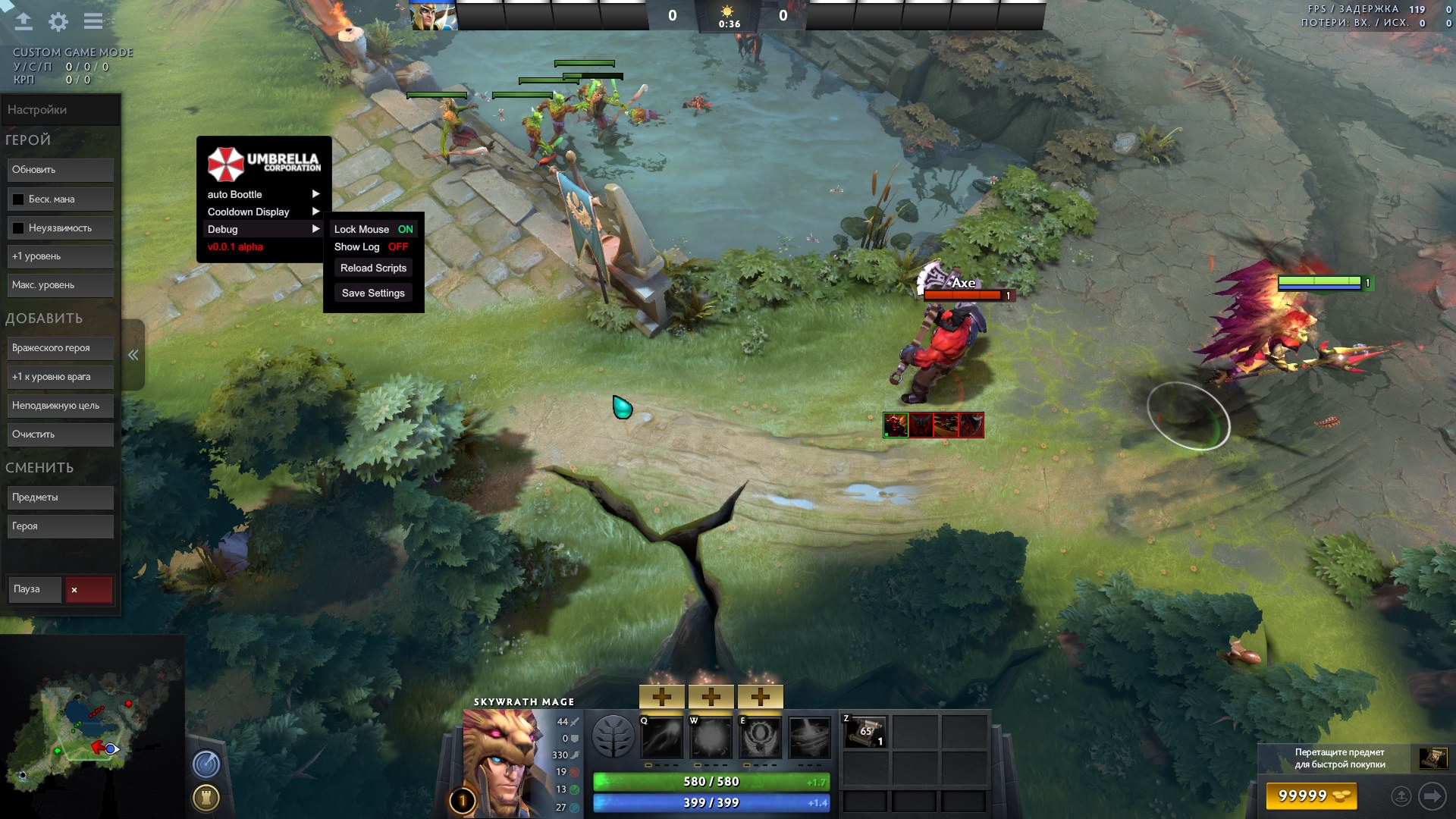Expand the Cooldown Display submenu
Image resolution: width=1456 pixels, height=819 pixels.
[x=263, y=212]
